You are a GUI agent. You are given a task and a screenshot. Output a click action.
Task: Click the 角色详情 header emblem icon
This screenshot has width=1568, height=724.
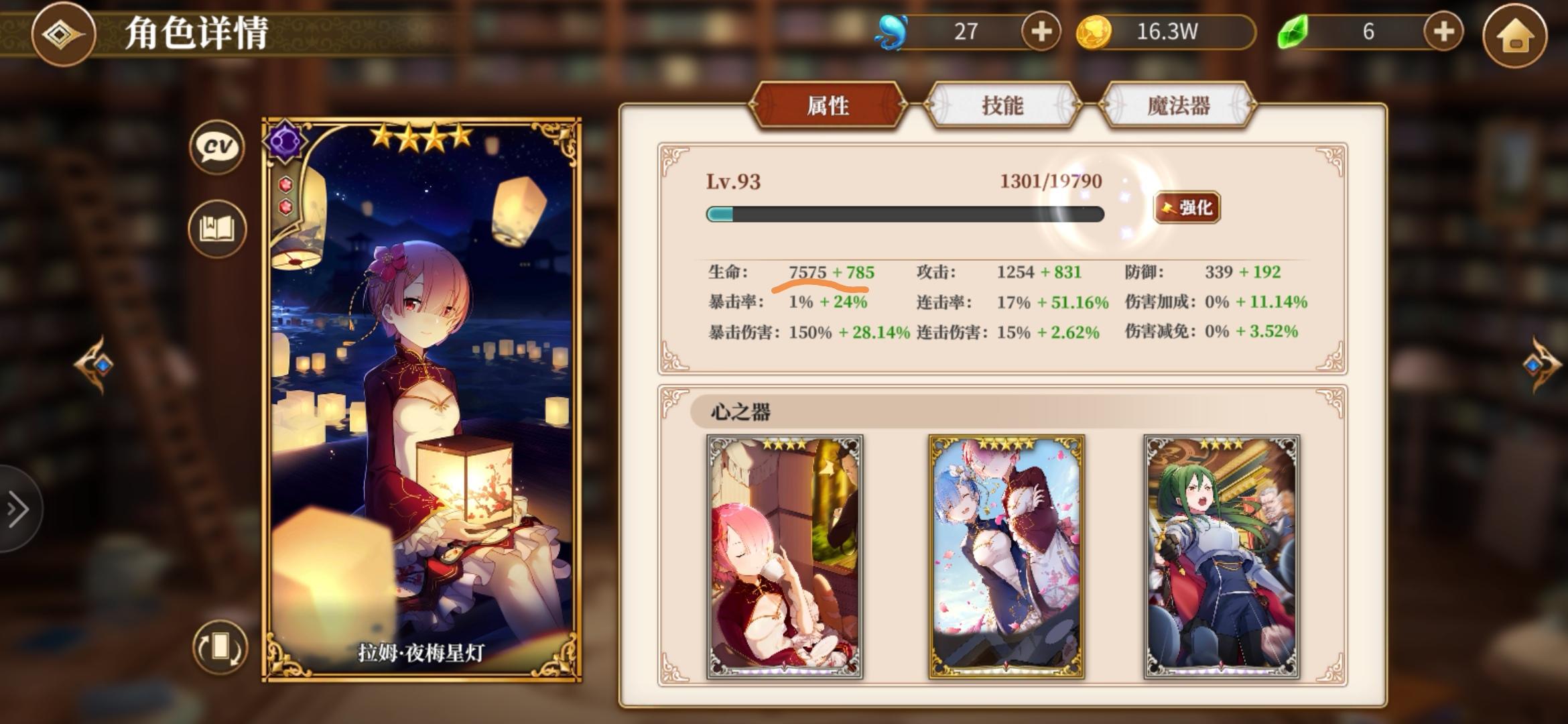pyautogui.click(x=62, y=34)
